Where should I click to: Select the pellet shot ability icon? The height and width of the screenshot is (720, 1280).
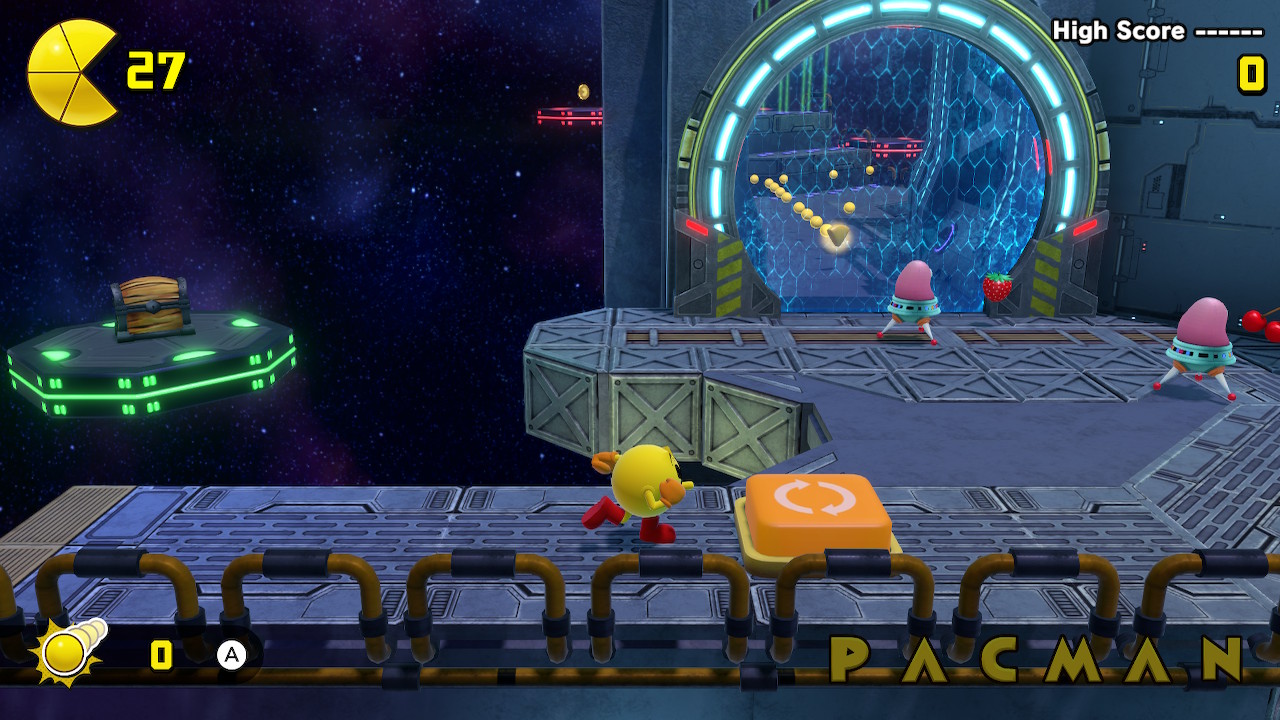point(68,652)
